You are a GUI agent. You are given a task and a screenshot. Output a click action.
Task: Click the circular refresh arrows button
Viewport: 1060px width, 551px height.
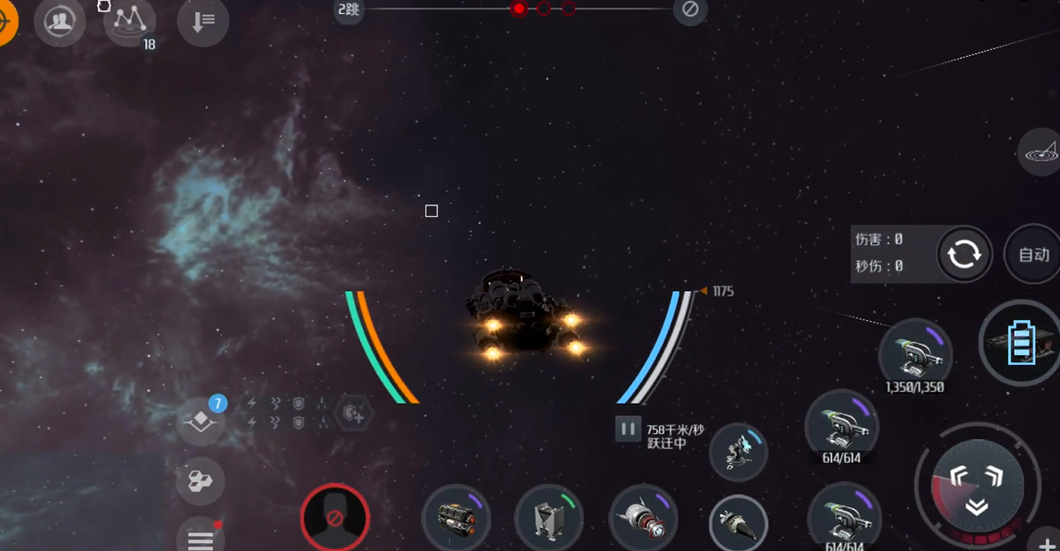[964, 254]
